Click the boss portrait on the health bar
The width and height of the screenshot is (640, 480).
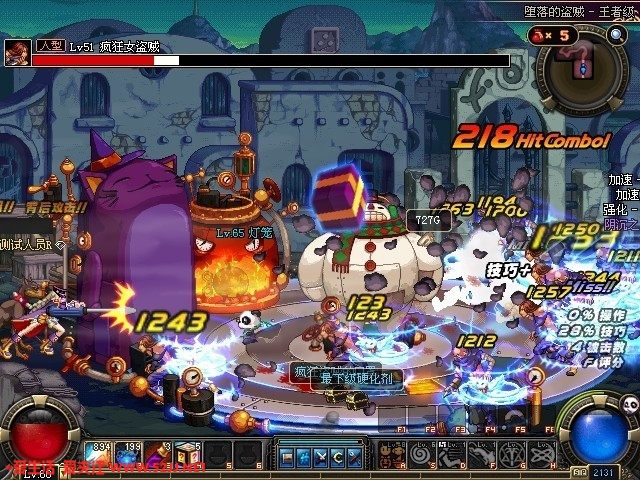click(x=16, y=54)
